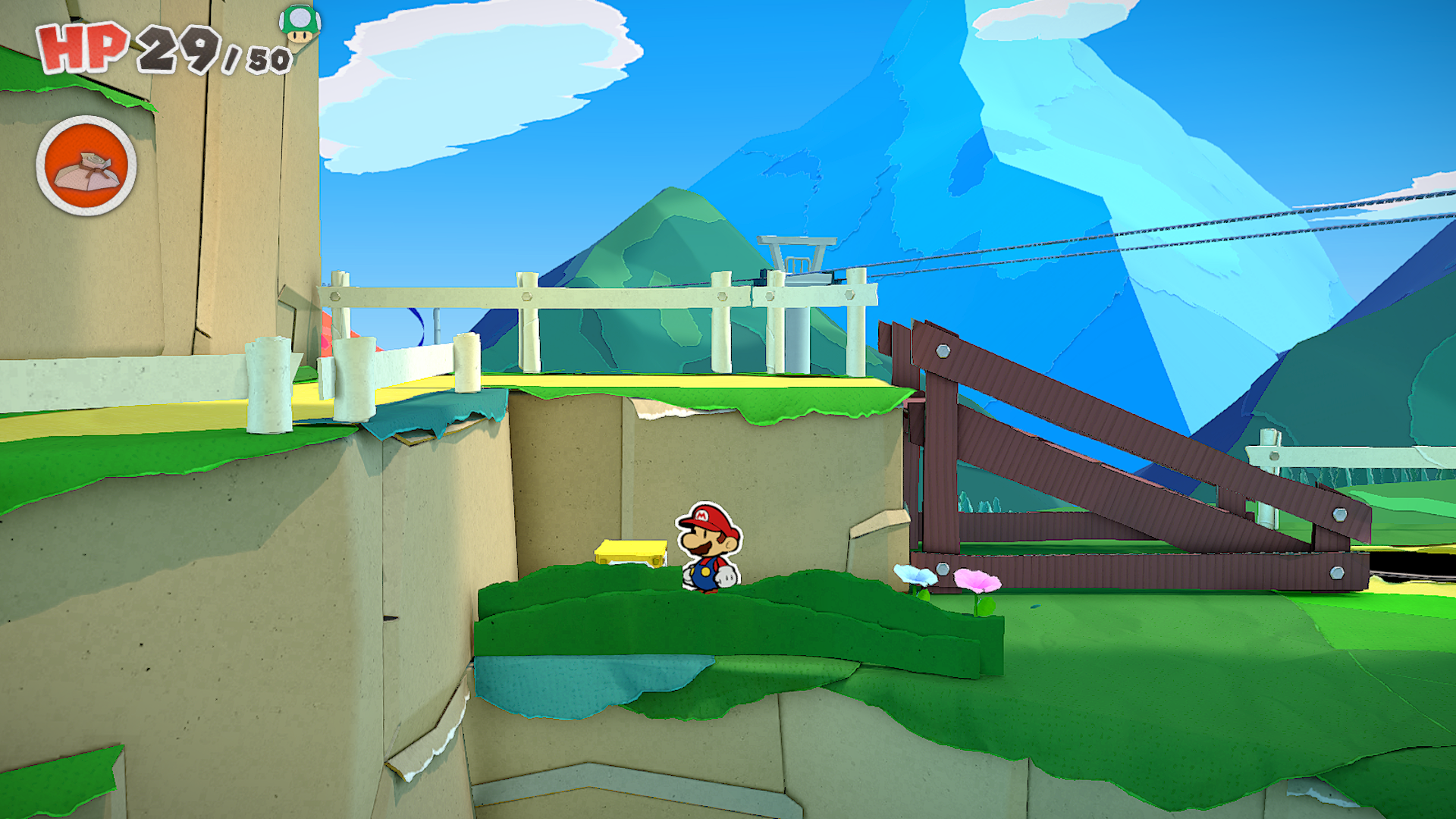Screen dimensions: 1456x819
Task: Click the green 1-Up mushroom icon
Action: pos(300,24)
